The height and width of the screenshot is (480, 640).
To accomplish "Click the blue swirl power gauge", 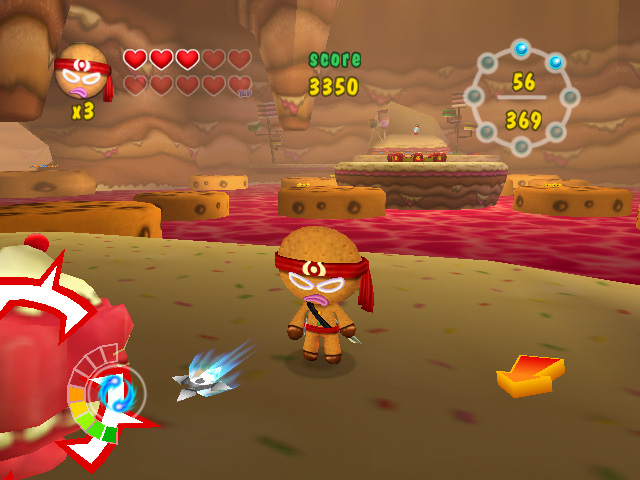I will [x=112, y=392].
